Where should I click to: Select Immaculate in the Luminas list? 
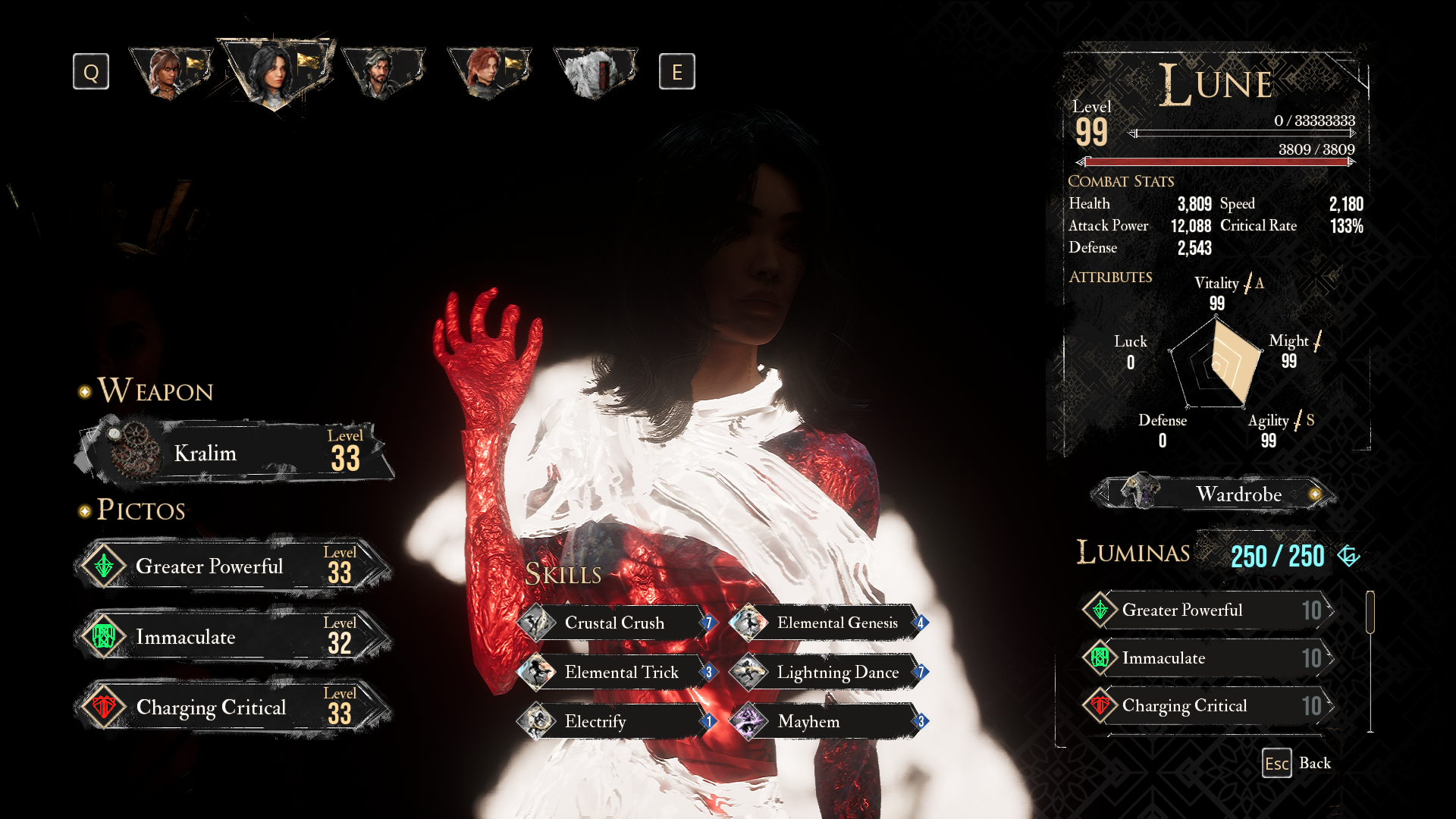[1207, 657]
